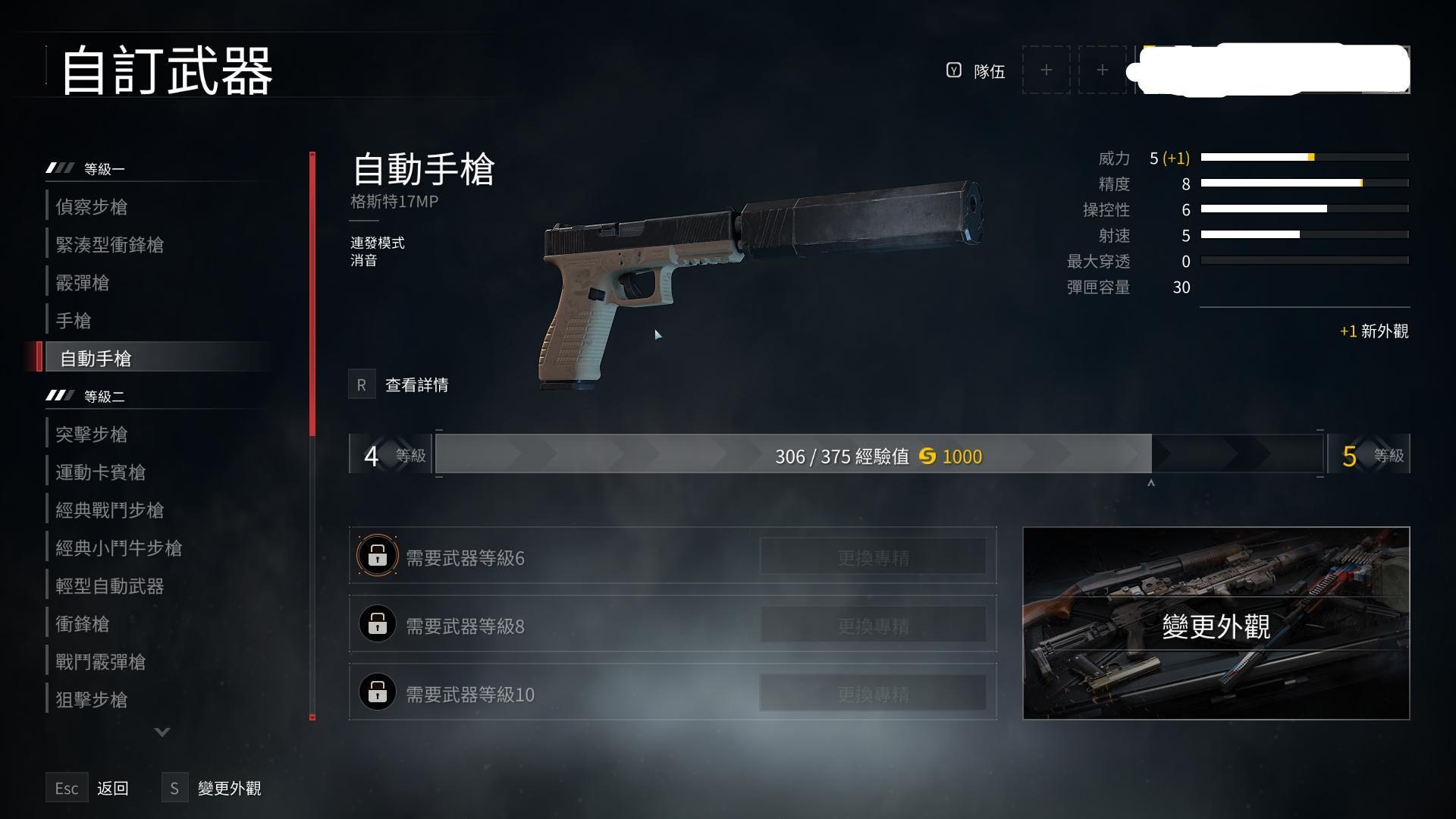Screen dimensions: 1456x819
Task: Click the first 更換專精 button
Action: [874, 556]
